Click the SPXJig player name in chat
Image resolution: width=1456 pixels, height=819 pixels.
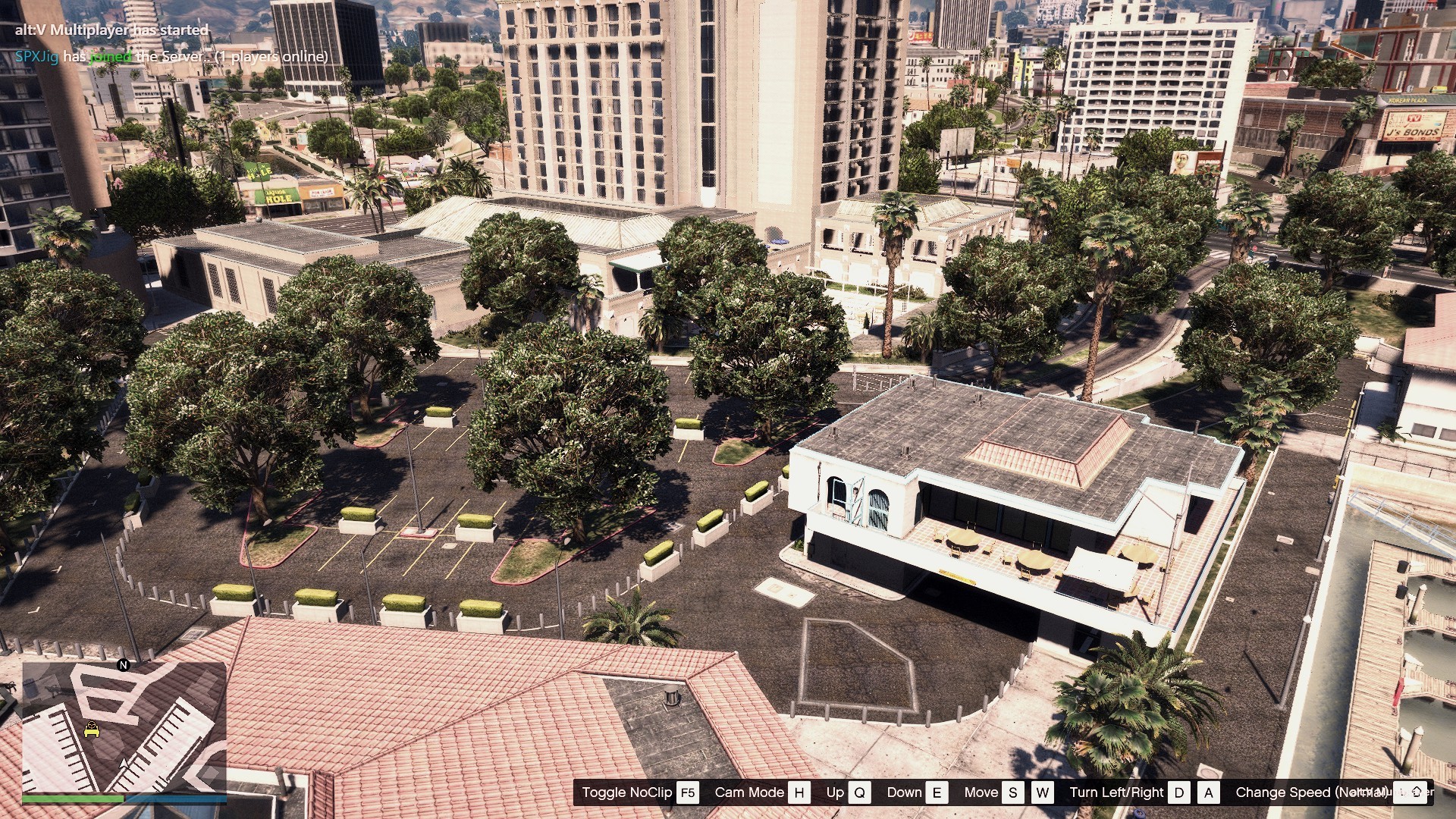36,57
